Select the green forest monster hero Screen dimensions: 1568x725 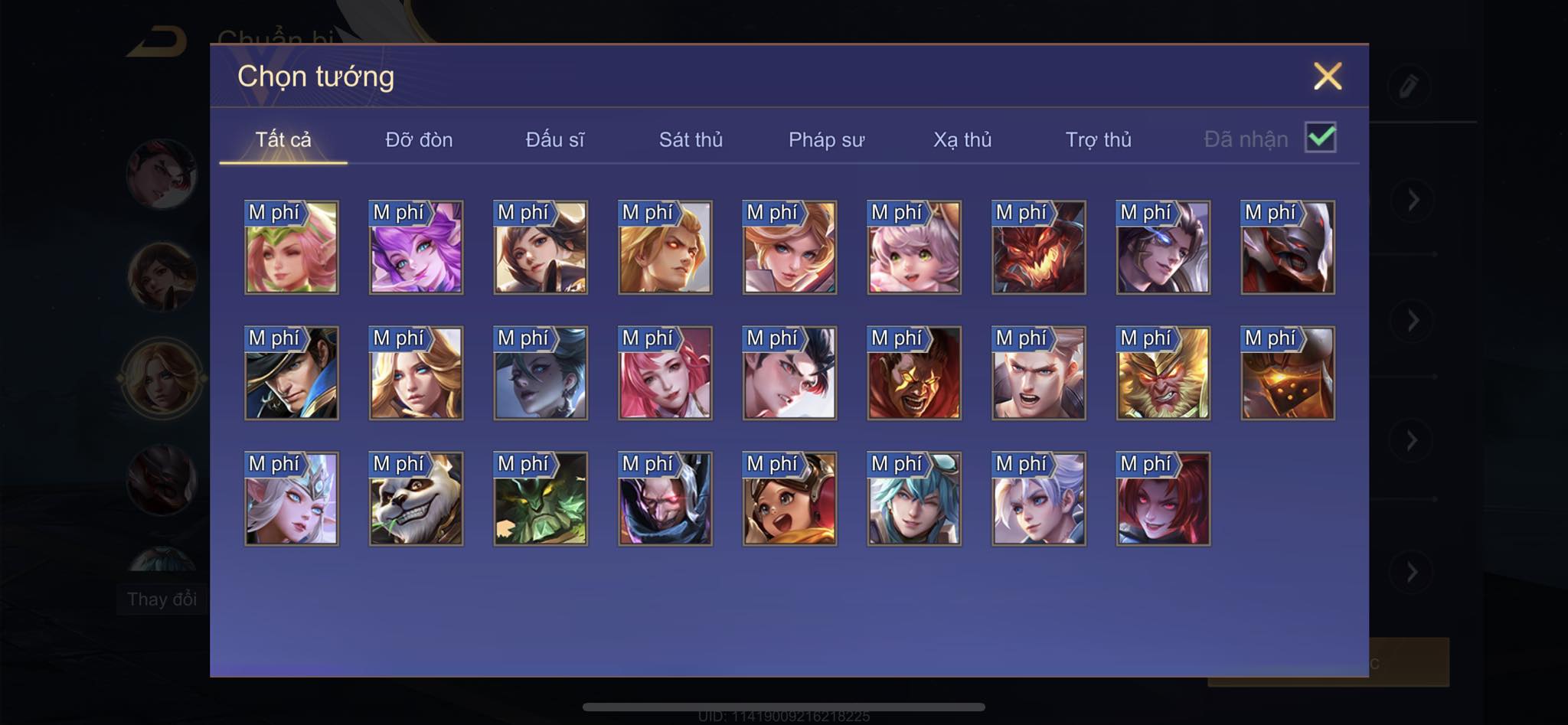[541, 499]
